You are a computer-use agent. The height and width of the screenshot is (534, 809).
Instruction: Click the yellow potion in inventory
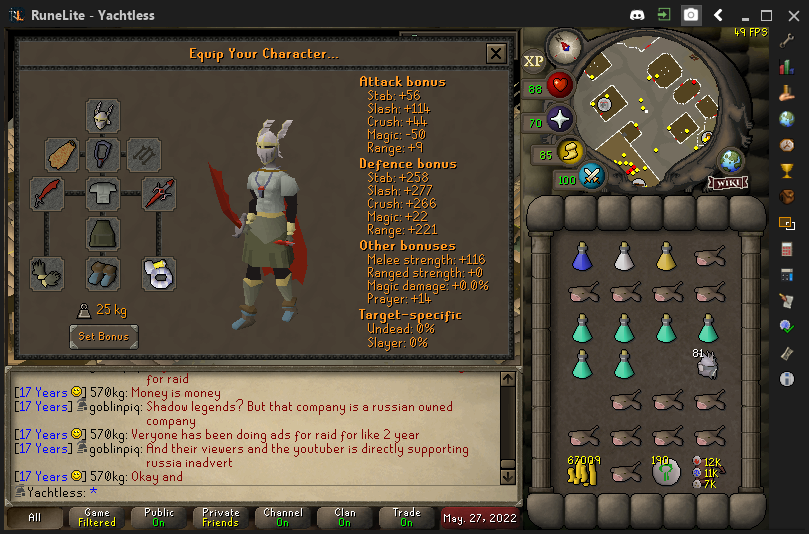(x=666, y=258)
